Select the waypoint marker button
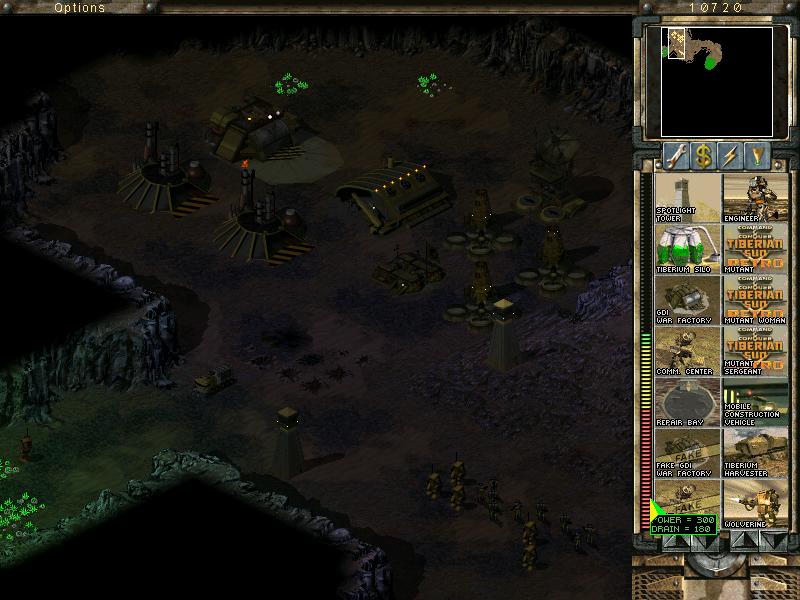Image resolution: width=800 pixels, height=600 pixels. (x=762, y=156)
